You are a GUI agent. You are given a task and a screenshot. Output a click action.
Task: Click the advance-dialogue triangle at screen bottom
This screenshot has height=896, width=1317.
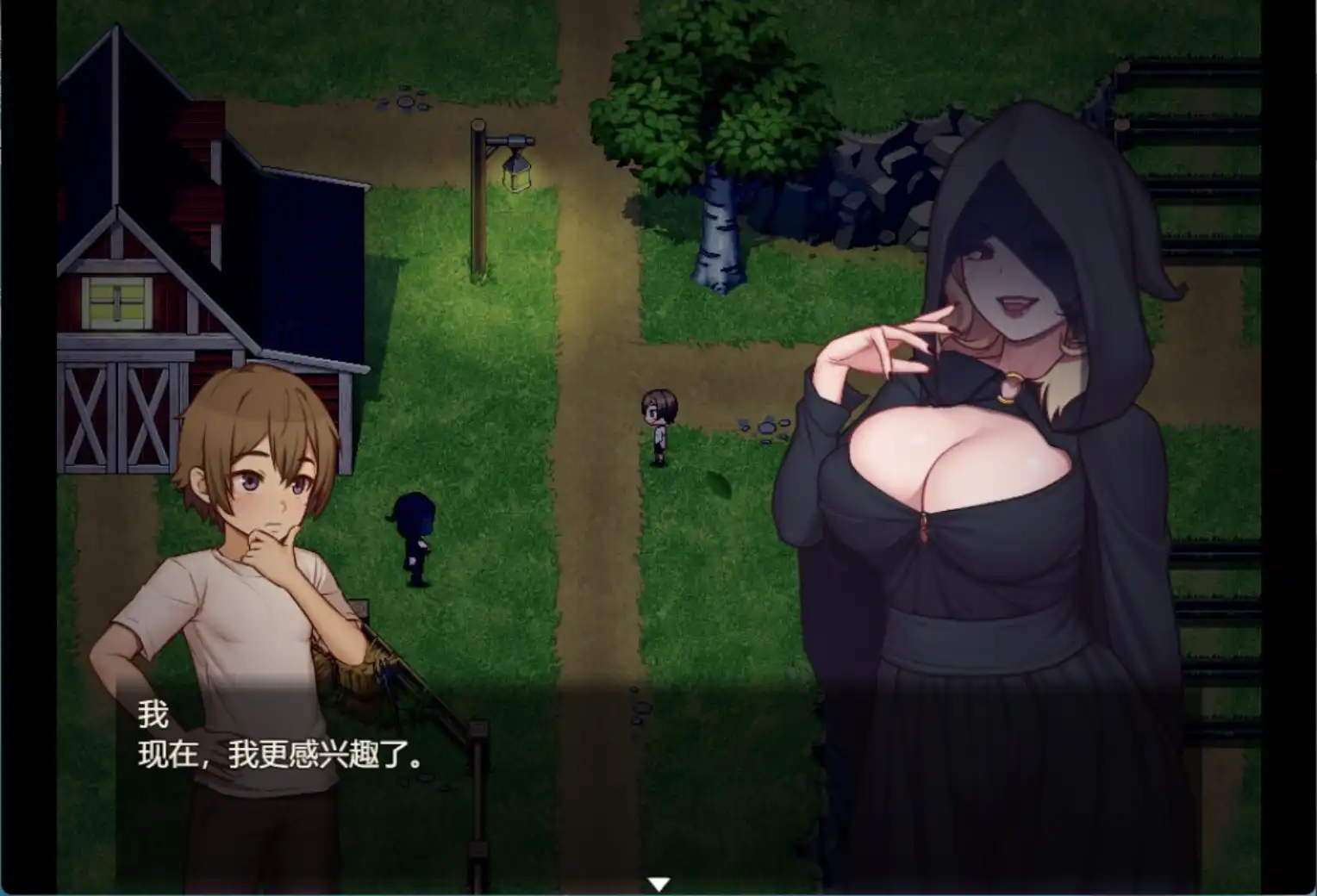point(658,881)
